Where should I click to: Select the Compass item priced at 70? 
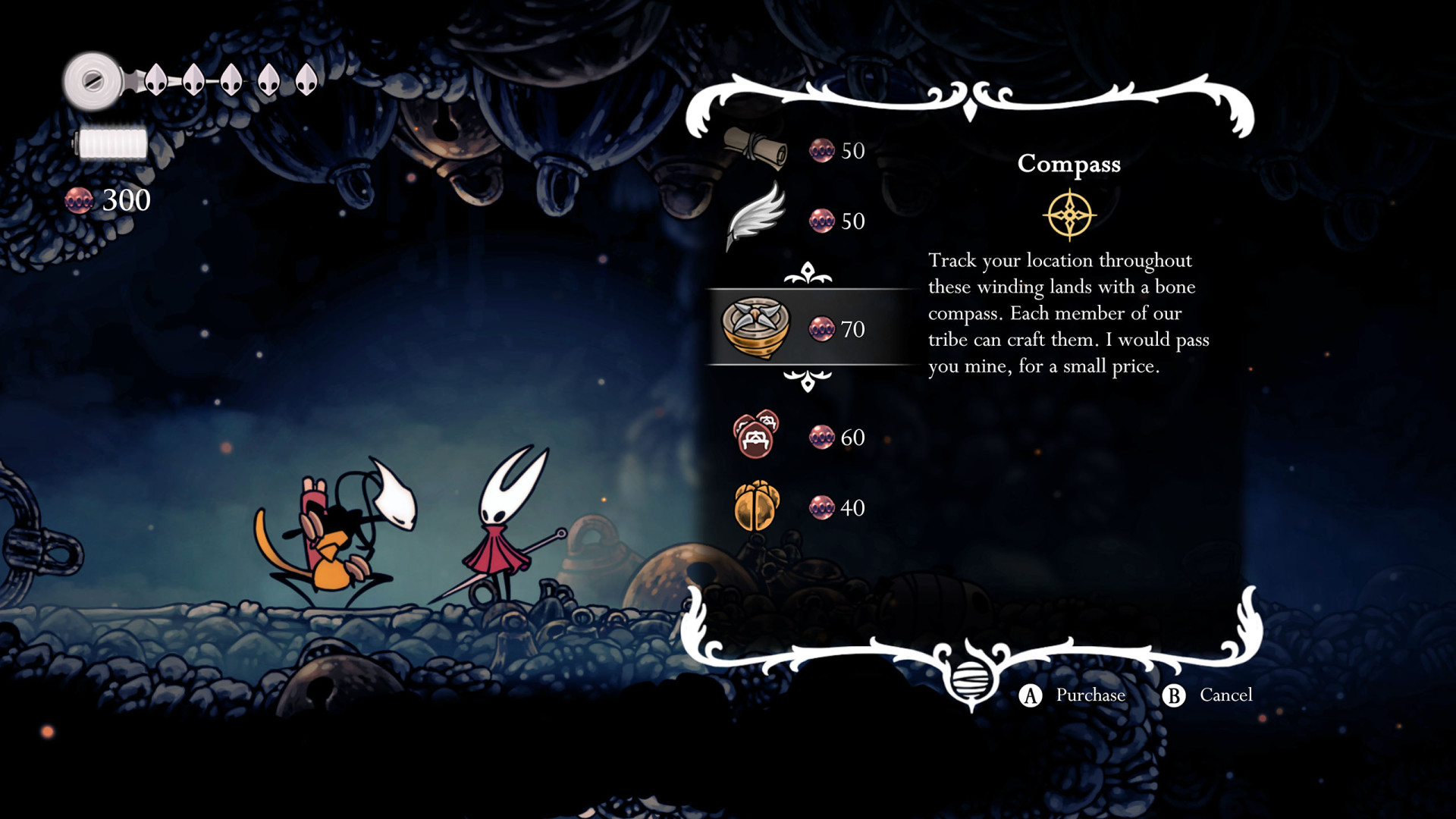click(x=756, y=328)
